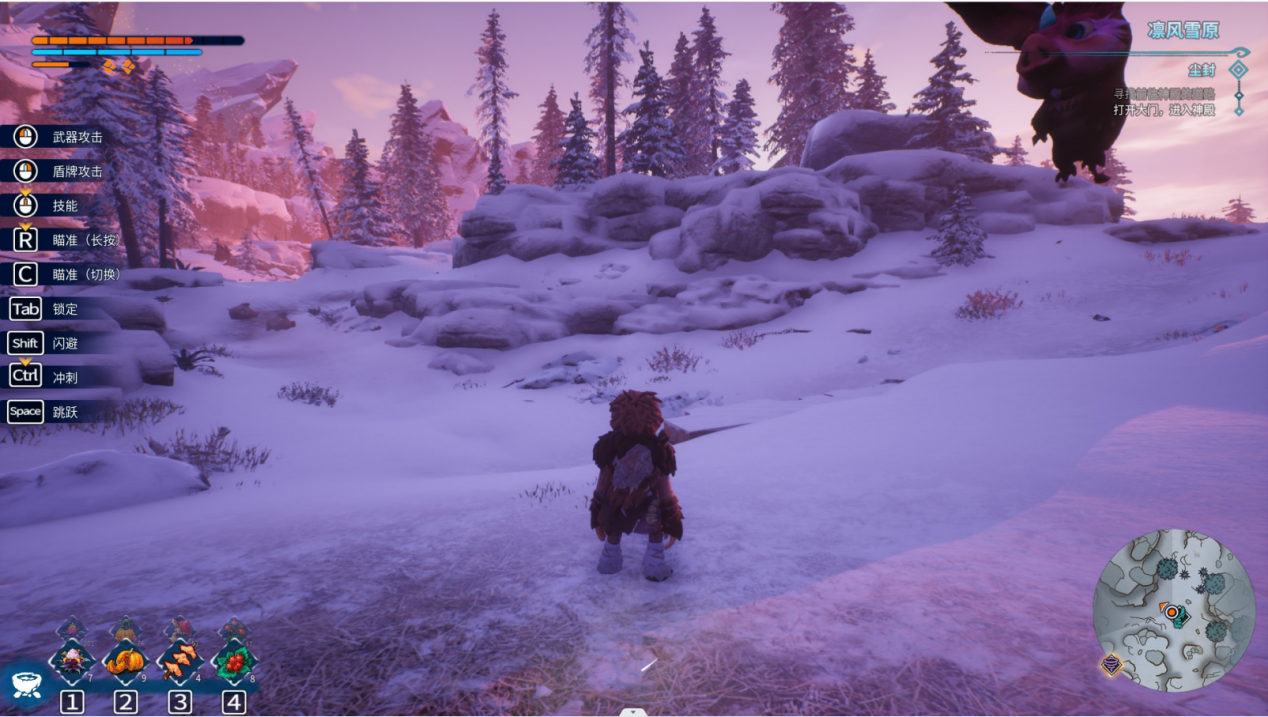The height and width of the screenshot is (717, 1268).
Task: Select the 打开大门，进入神殿 objective
Action: click(x=1164, y=109)
